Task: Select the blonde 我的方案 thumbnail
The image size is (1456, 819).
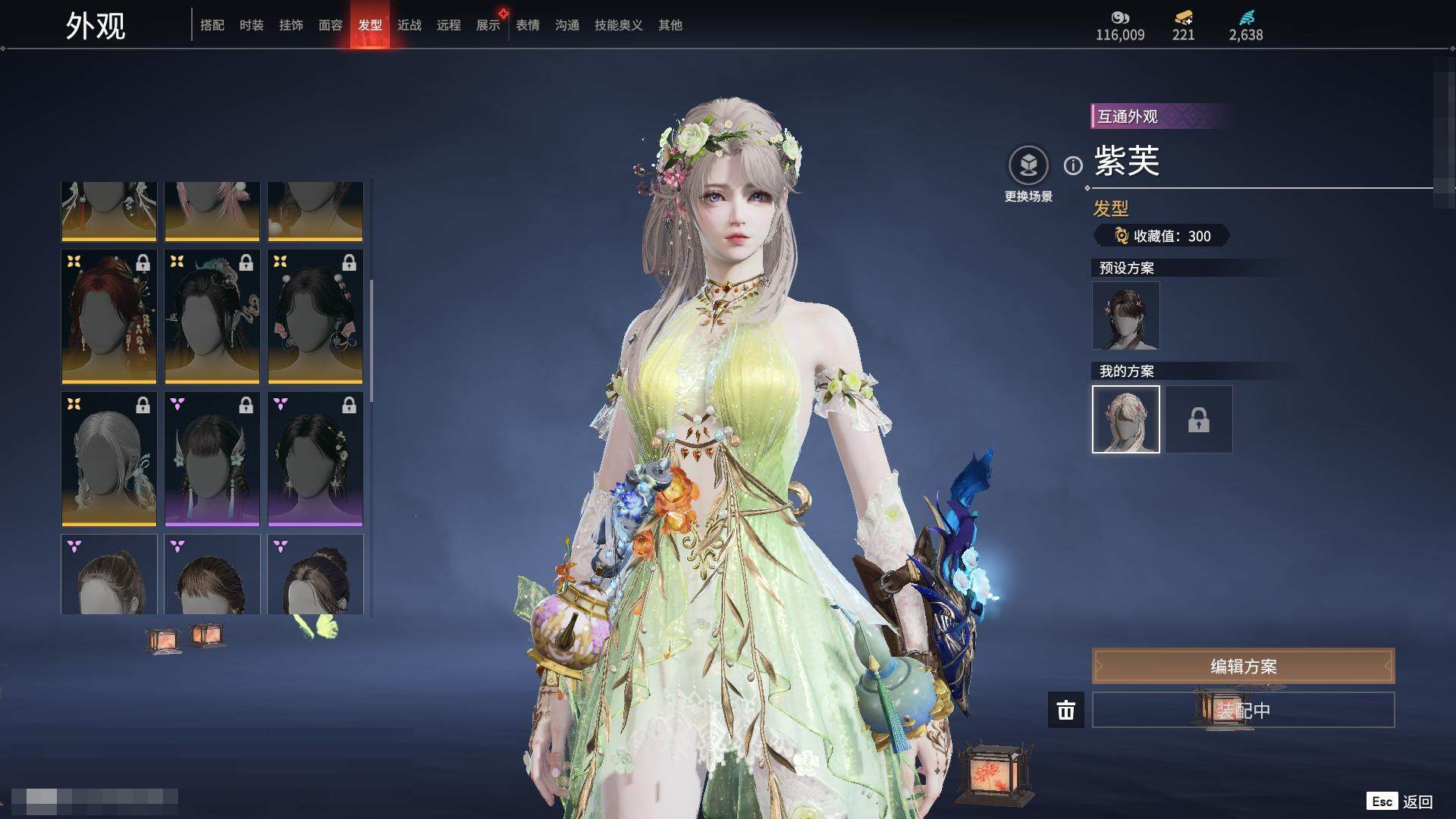Action: tap(1126, 419)
